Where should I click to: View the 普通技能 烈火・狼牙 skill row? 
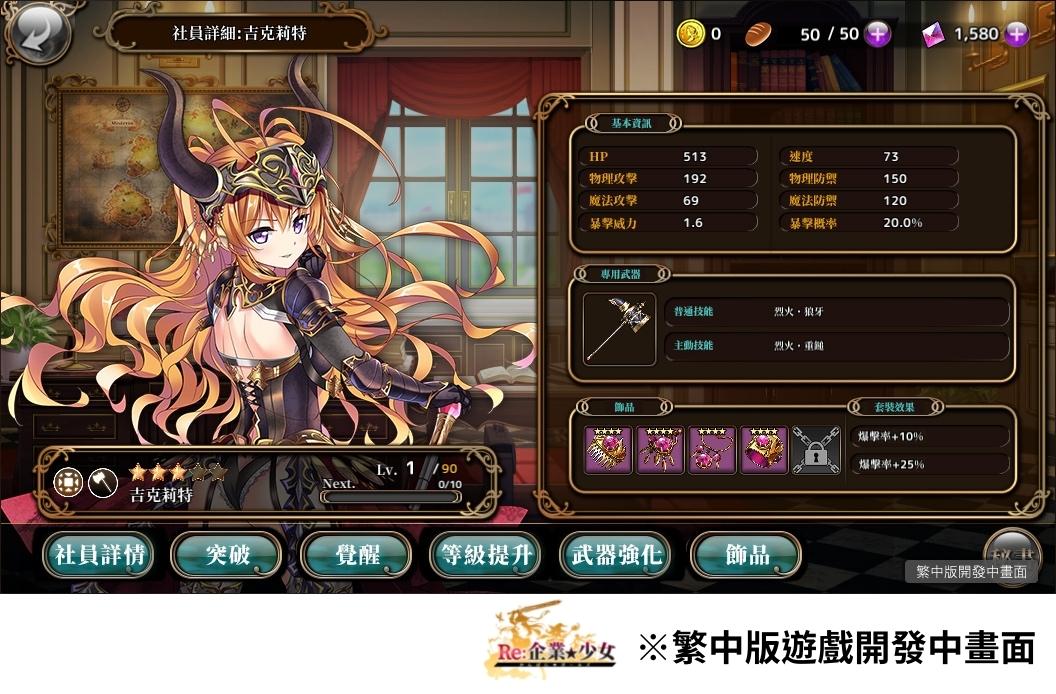836,312
